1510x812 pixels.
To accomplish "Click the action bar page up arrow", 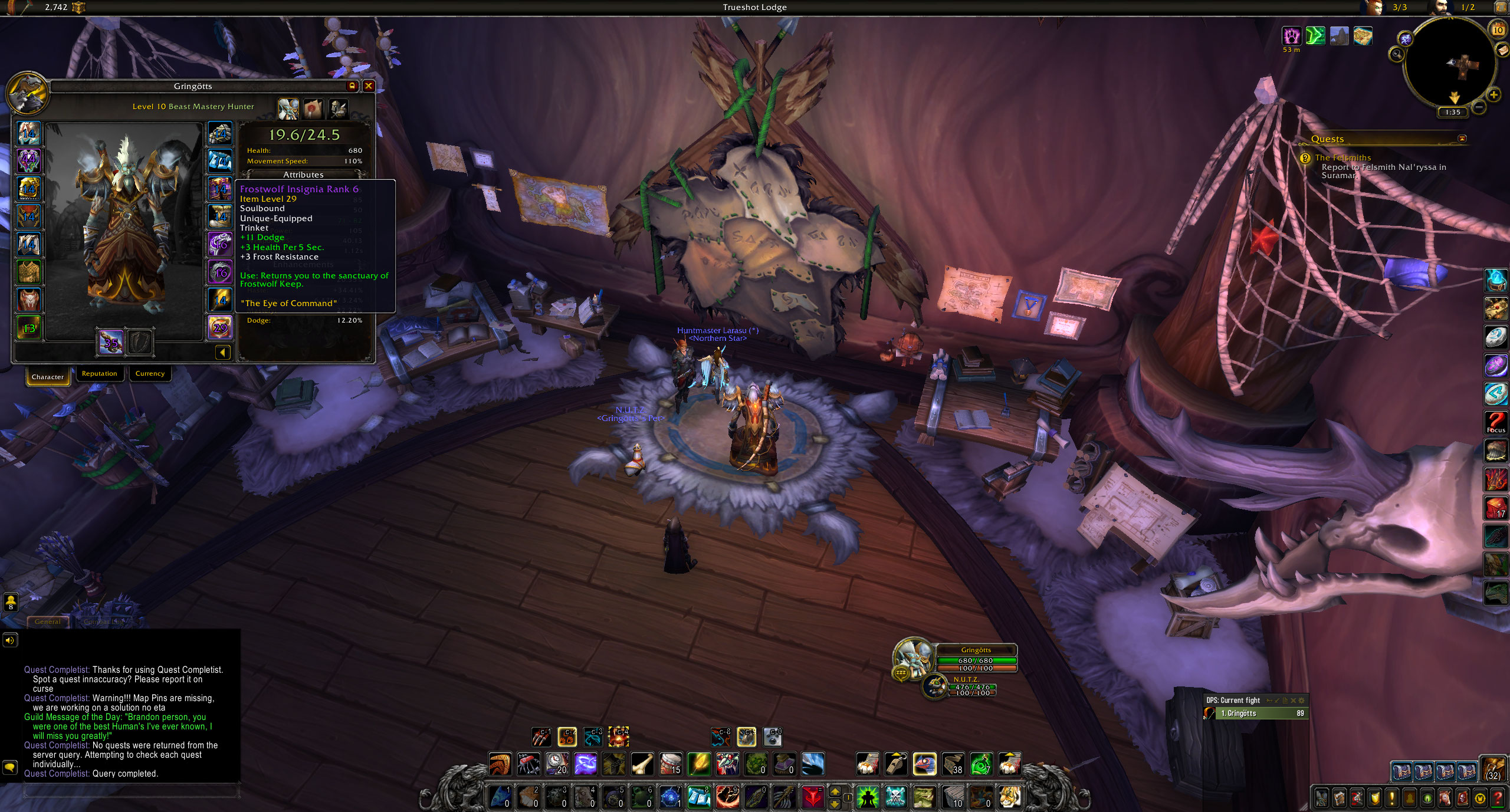I will click(x=835, y=792).
